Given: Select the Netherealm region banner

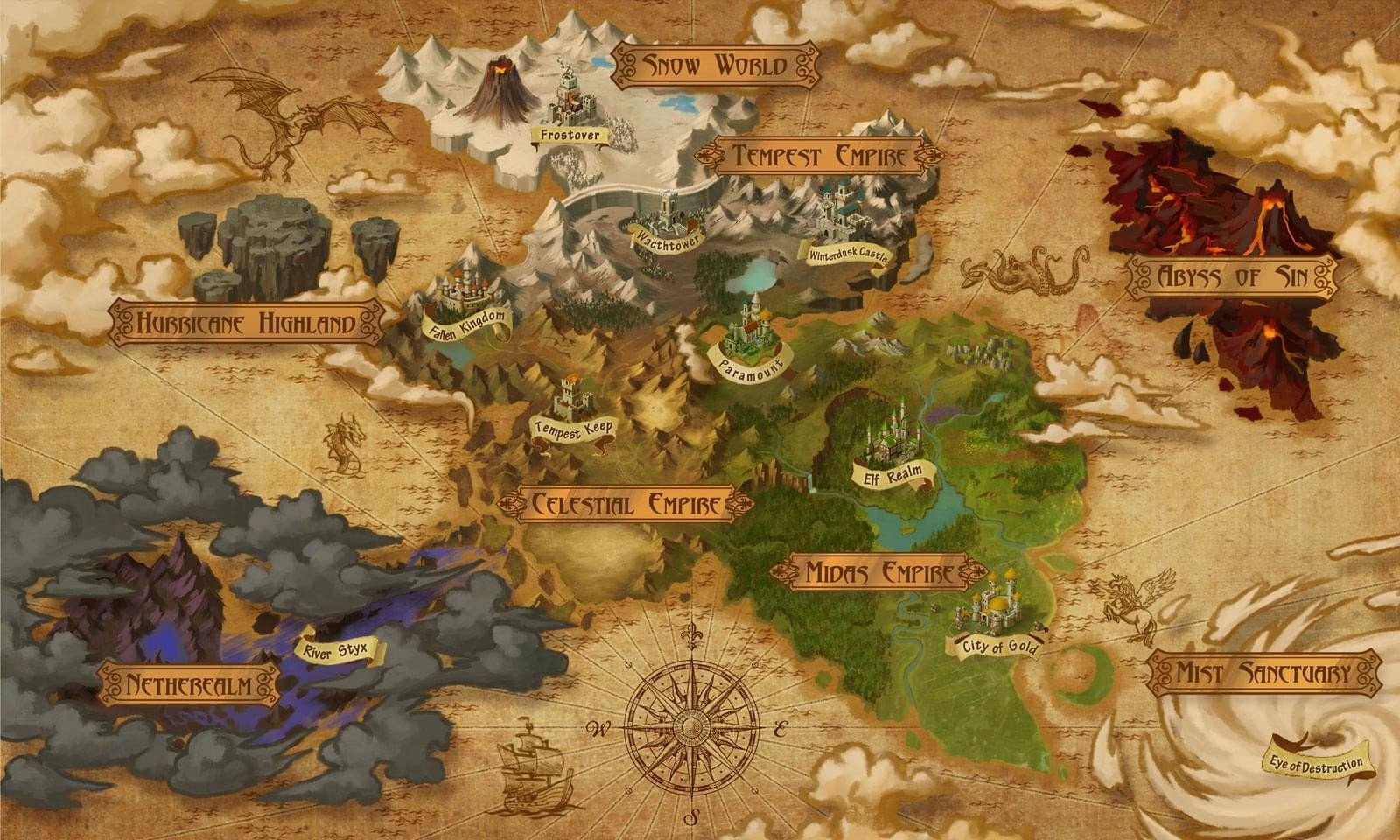Looking at the screenshot, I should click(x=189, y=684).
